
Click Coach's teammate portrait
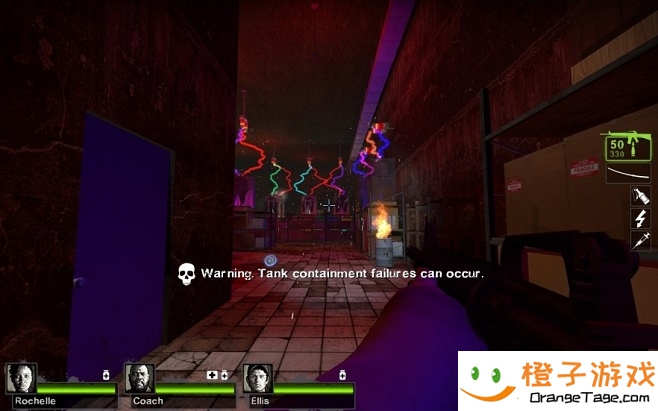(x=140, y=378)
